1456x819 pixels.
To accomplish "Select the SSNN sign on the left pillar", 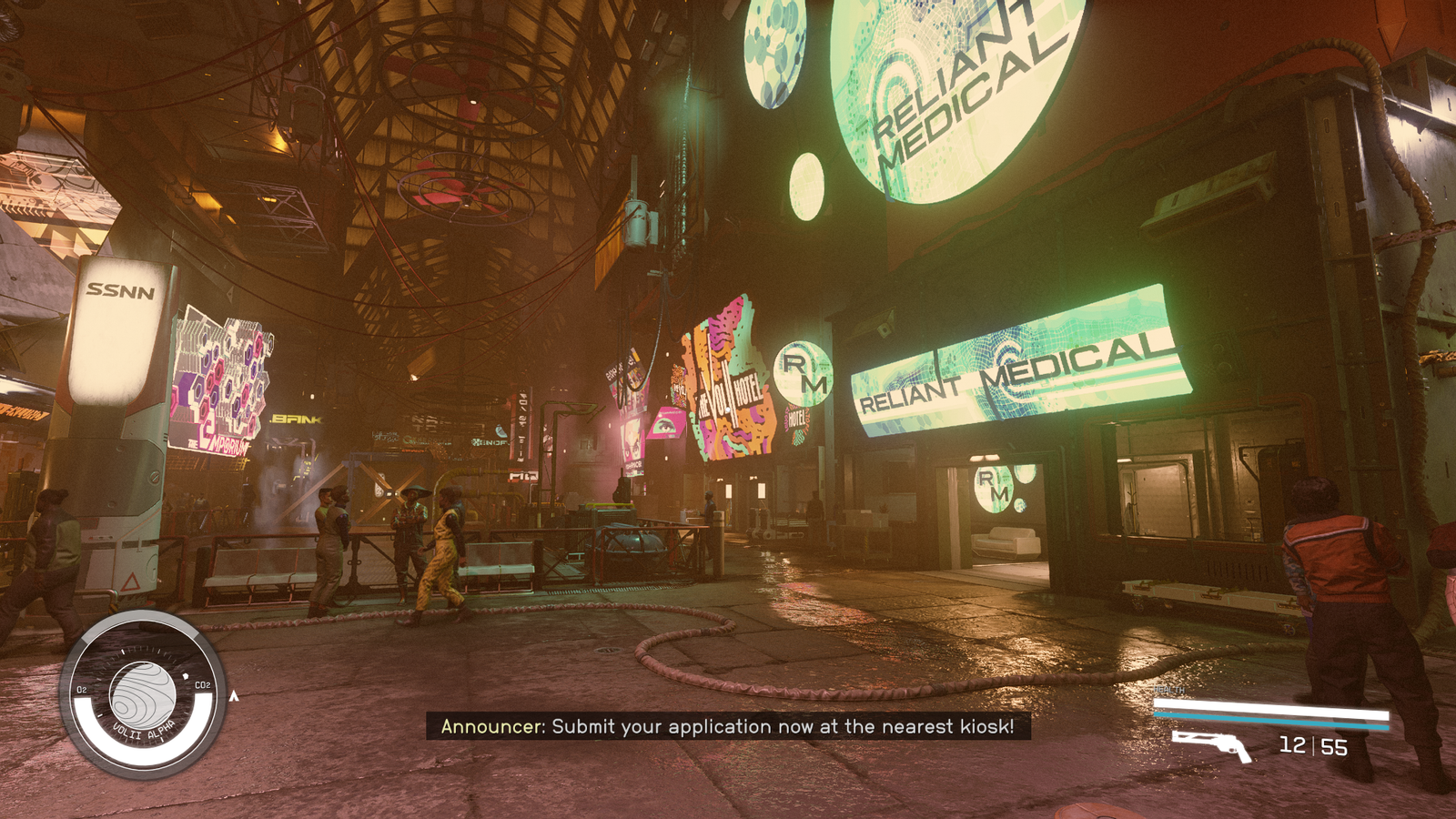I will click(x=121, y=289).
